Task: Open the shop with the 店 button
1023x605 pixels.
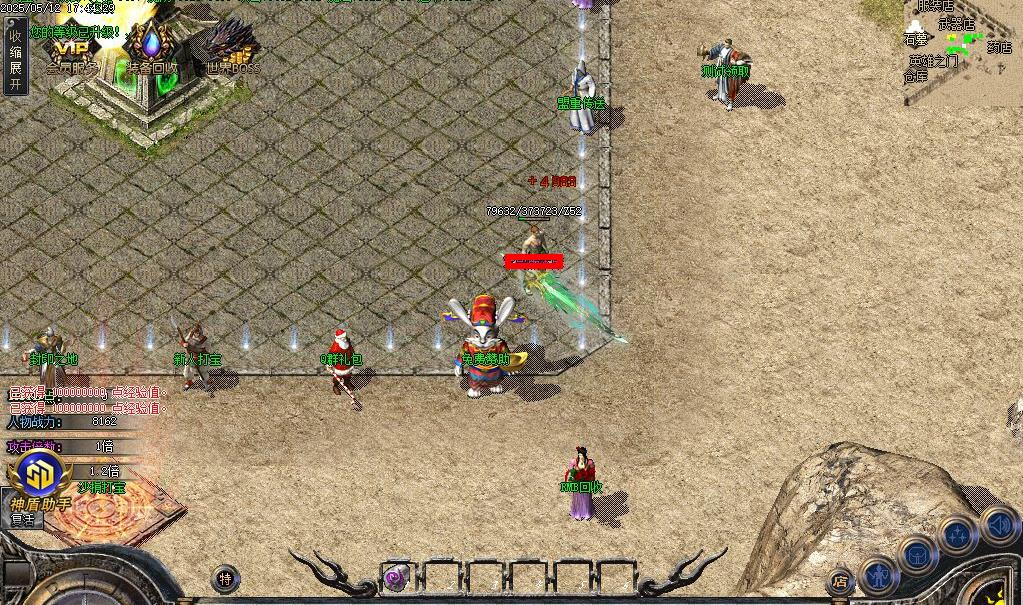Action: tap(841, 581)
